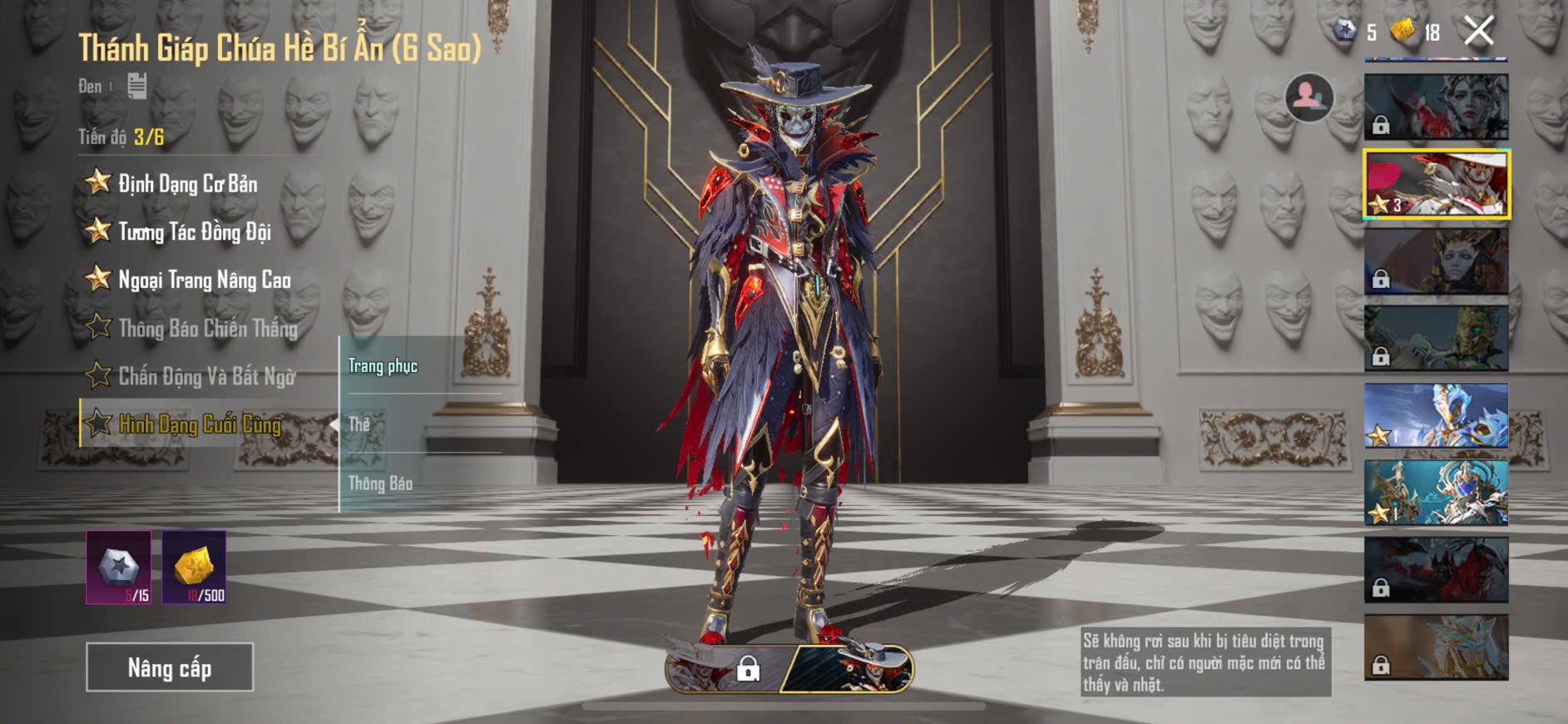Open the Thông Báo Chiến Thắng level
Image resolution: width=1568 pixels, height=724 pixels.
pyautogui.click(x=207, y=328)
